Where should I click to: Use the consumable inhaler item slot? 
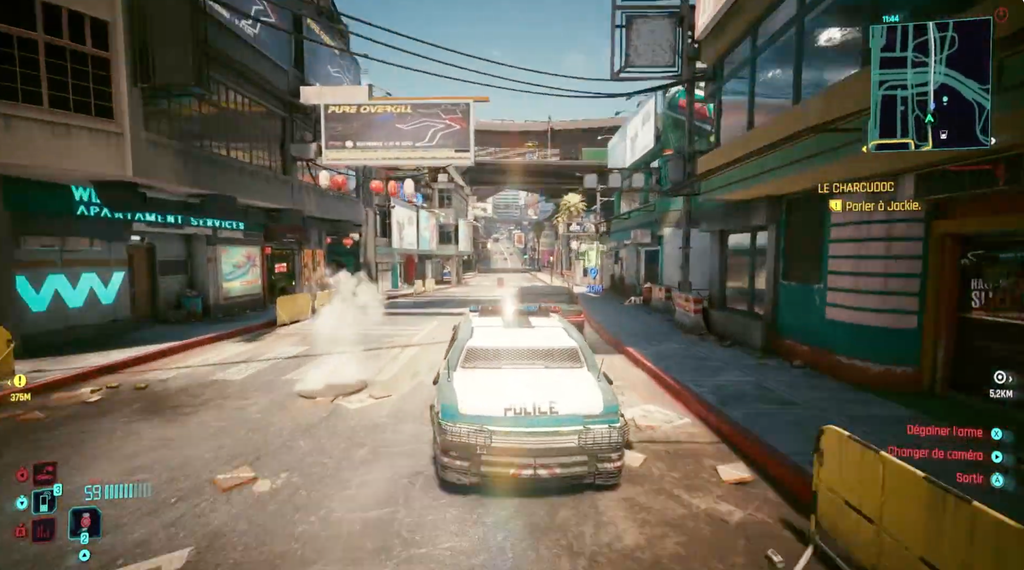click(x=84, y=522)
